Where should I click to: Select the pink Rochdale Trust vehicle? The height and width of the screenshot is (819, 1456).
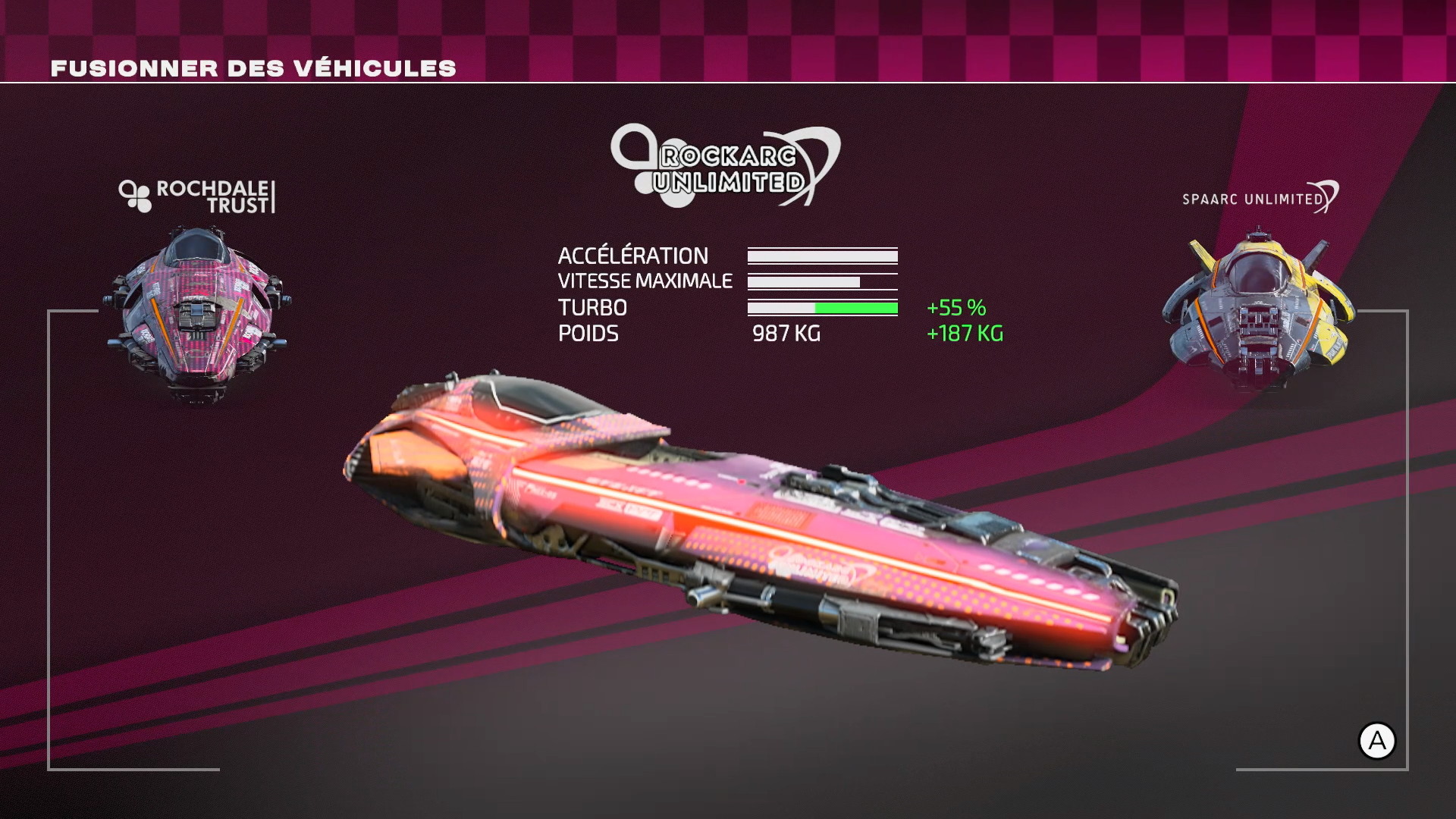pyautogui.click(x=198, y=312)
